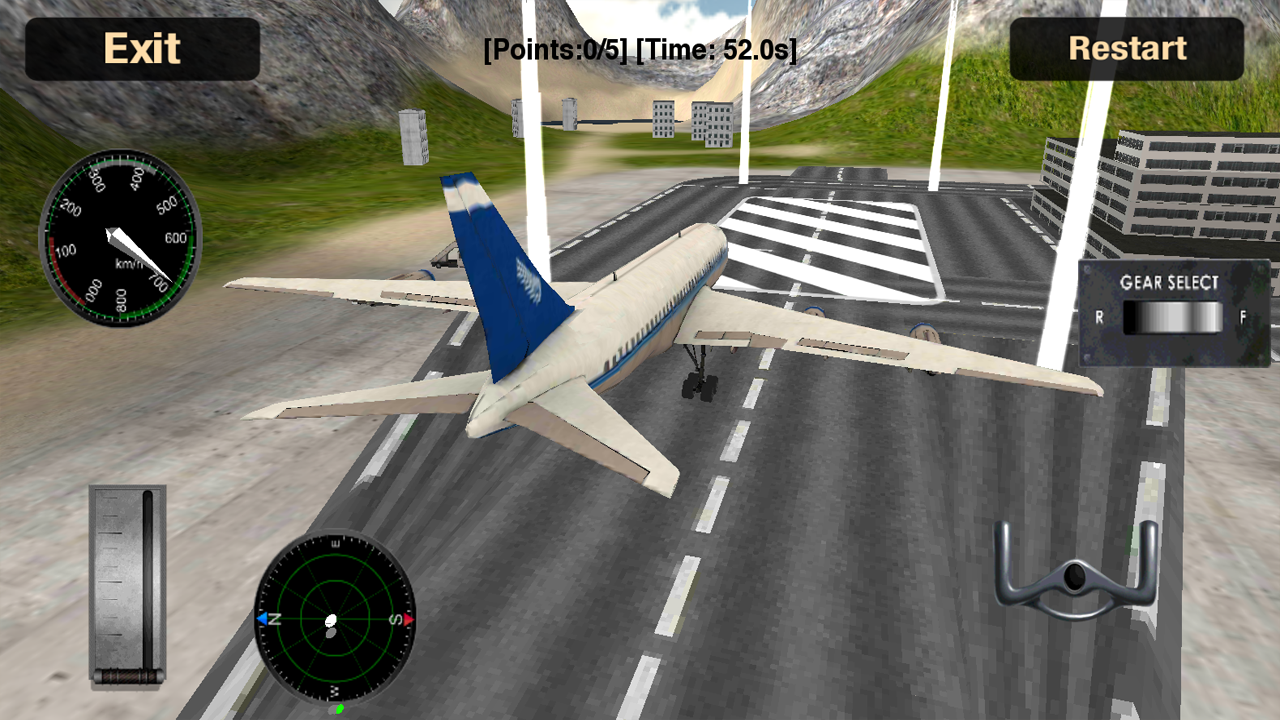Click the red south marker on the compass
The image size is (1280, 720).
tap(409, 619)
